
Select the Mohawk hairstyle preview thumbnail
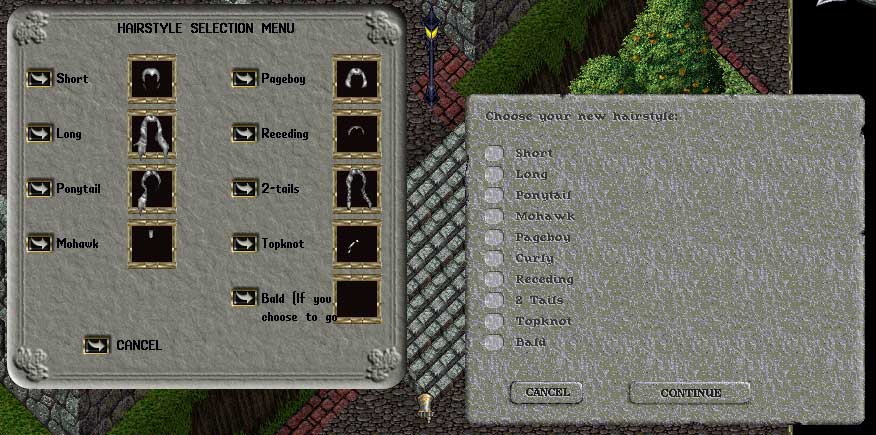point(152,243)
